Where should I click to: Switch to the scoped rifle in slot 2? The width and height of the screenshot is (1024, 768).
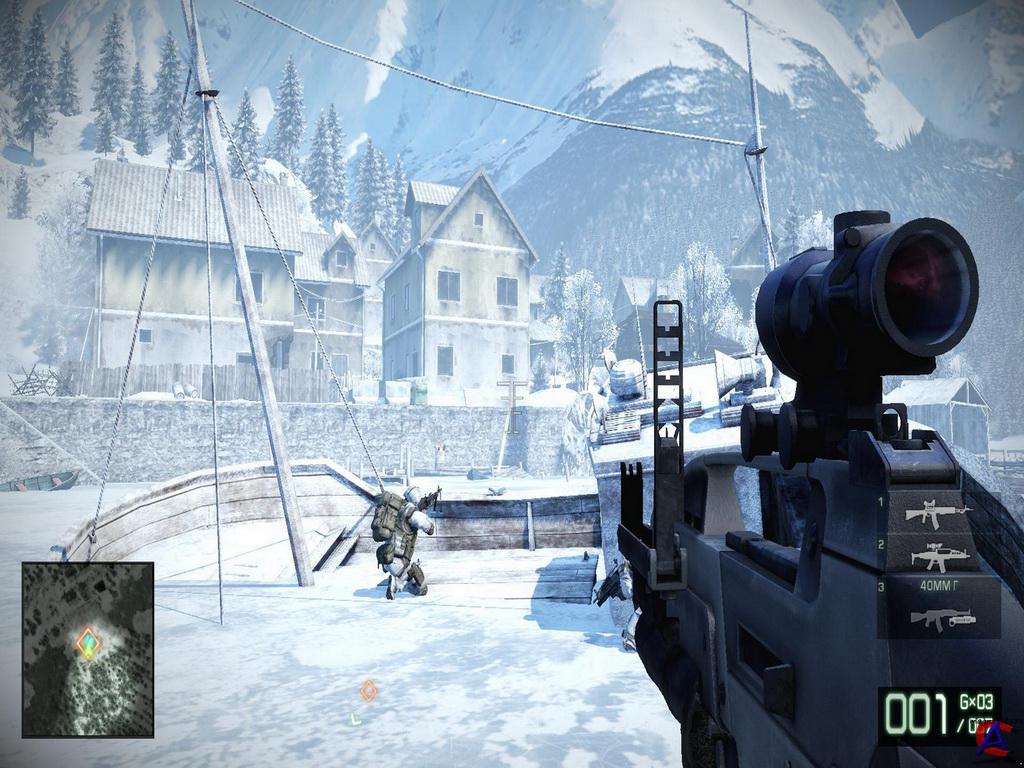coord(939,557)
